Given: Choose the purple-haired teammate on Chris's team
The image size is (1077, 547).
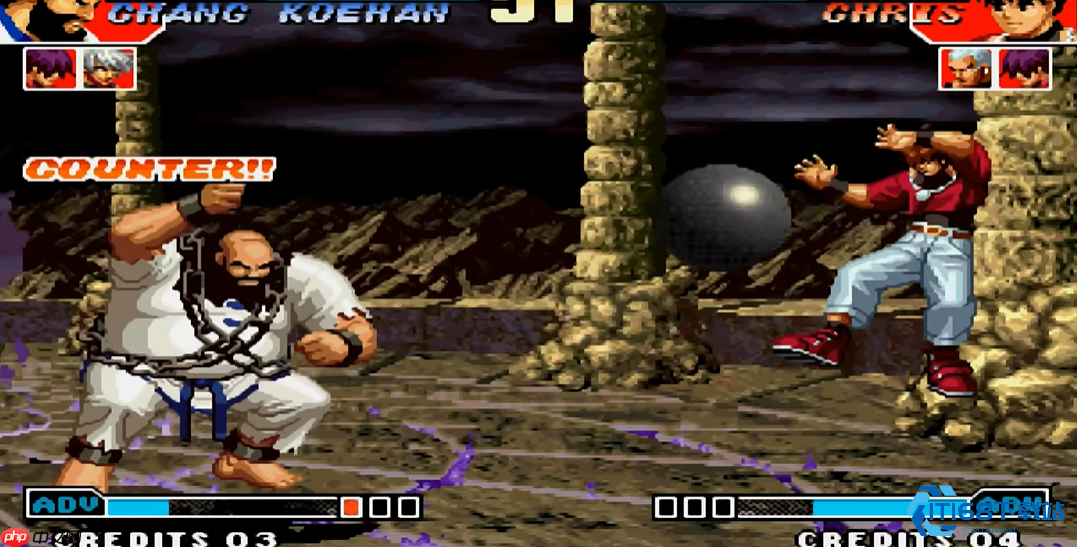Looking at the screenshot, I should pos(1024,68).
